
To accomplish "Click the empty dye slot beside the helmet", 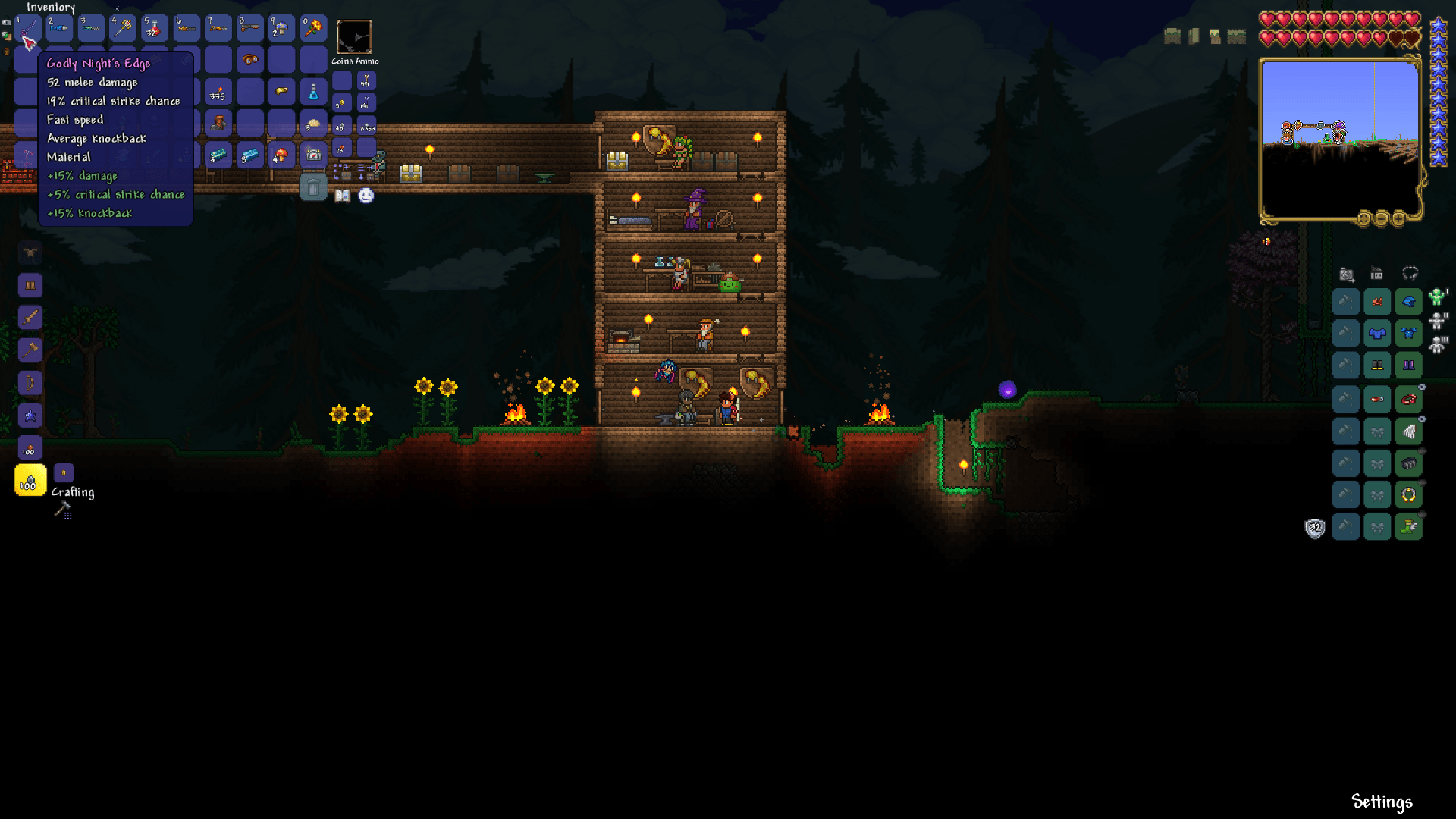I will point(1345,302).
